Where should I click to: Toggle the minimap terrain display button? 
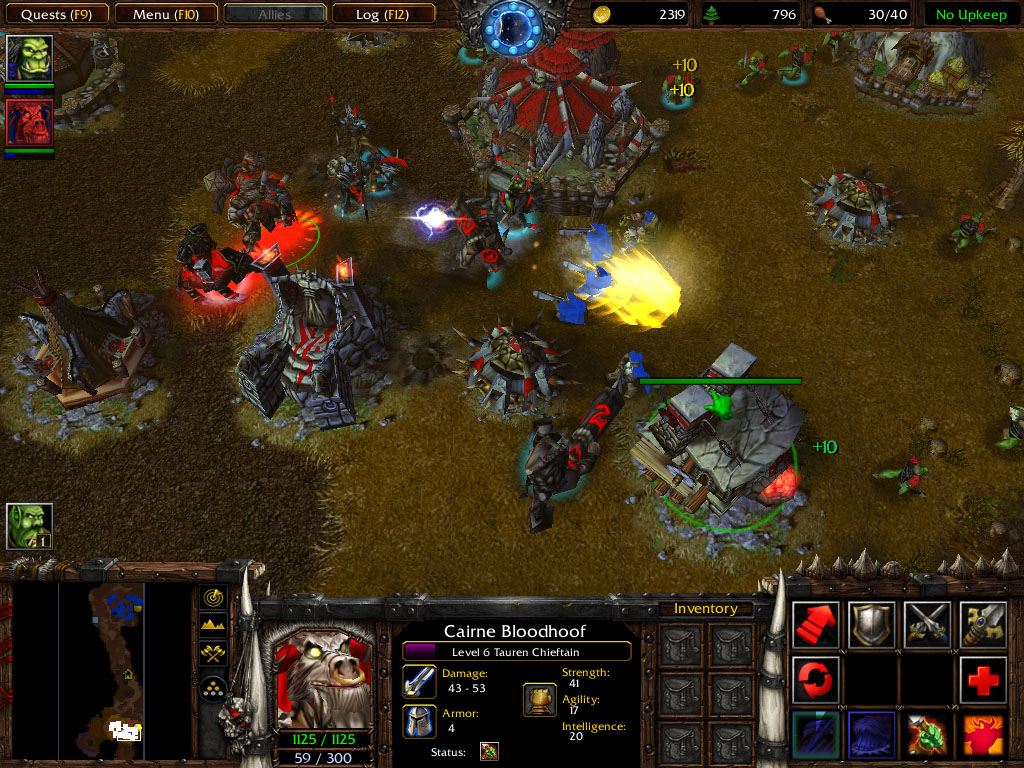coord(214,626)
